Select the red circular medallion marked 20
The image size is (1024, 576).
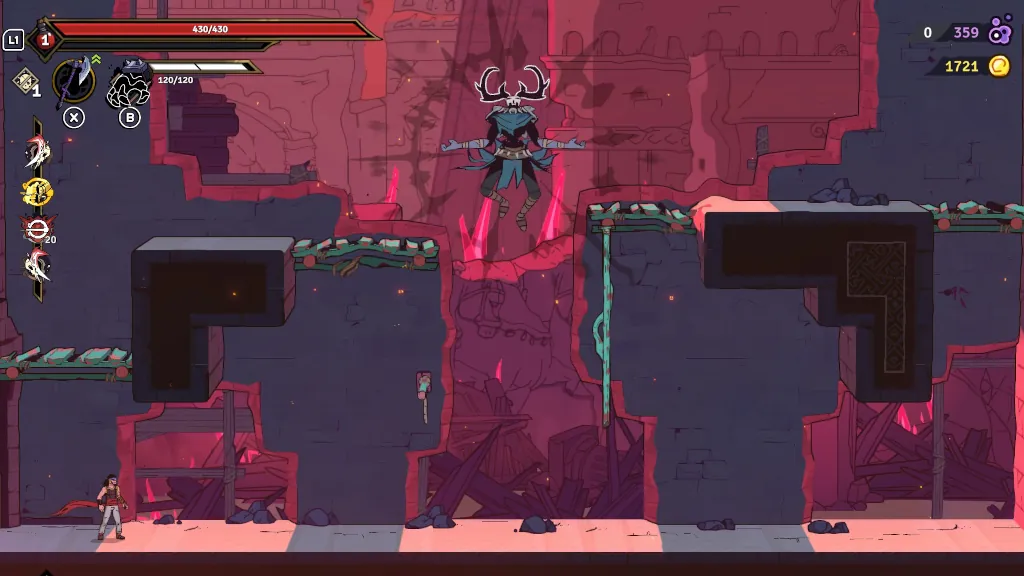point(37,229)
